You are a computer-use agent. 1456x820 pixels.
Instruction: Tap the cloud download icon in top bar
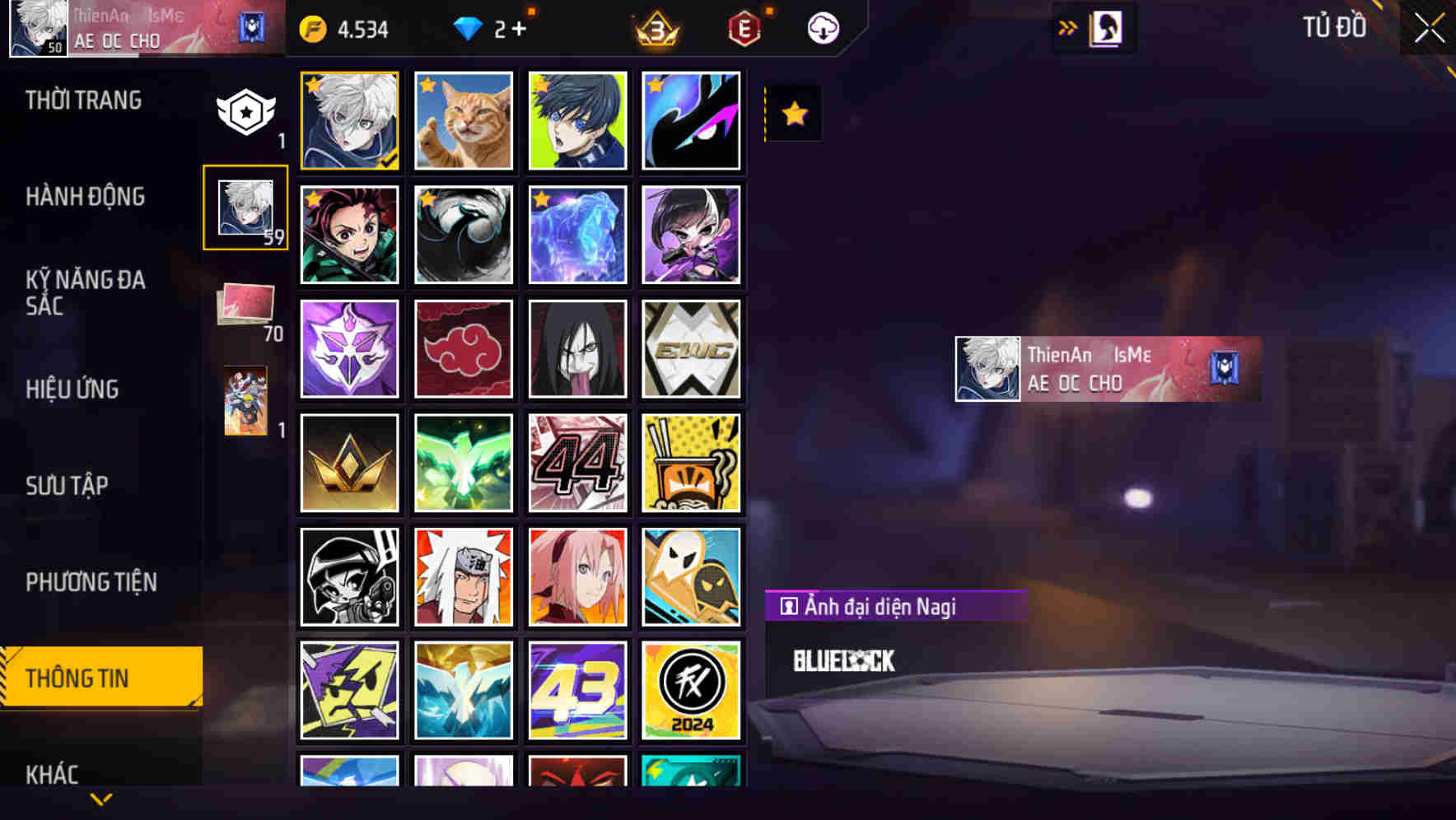coord(821,27)
